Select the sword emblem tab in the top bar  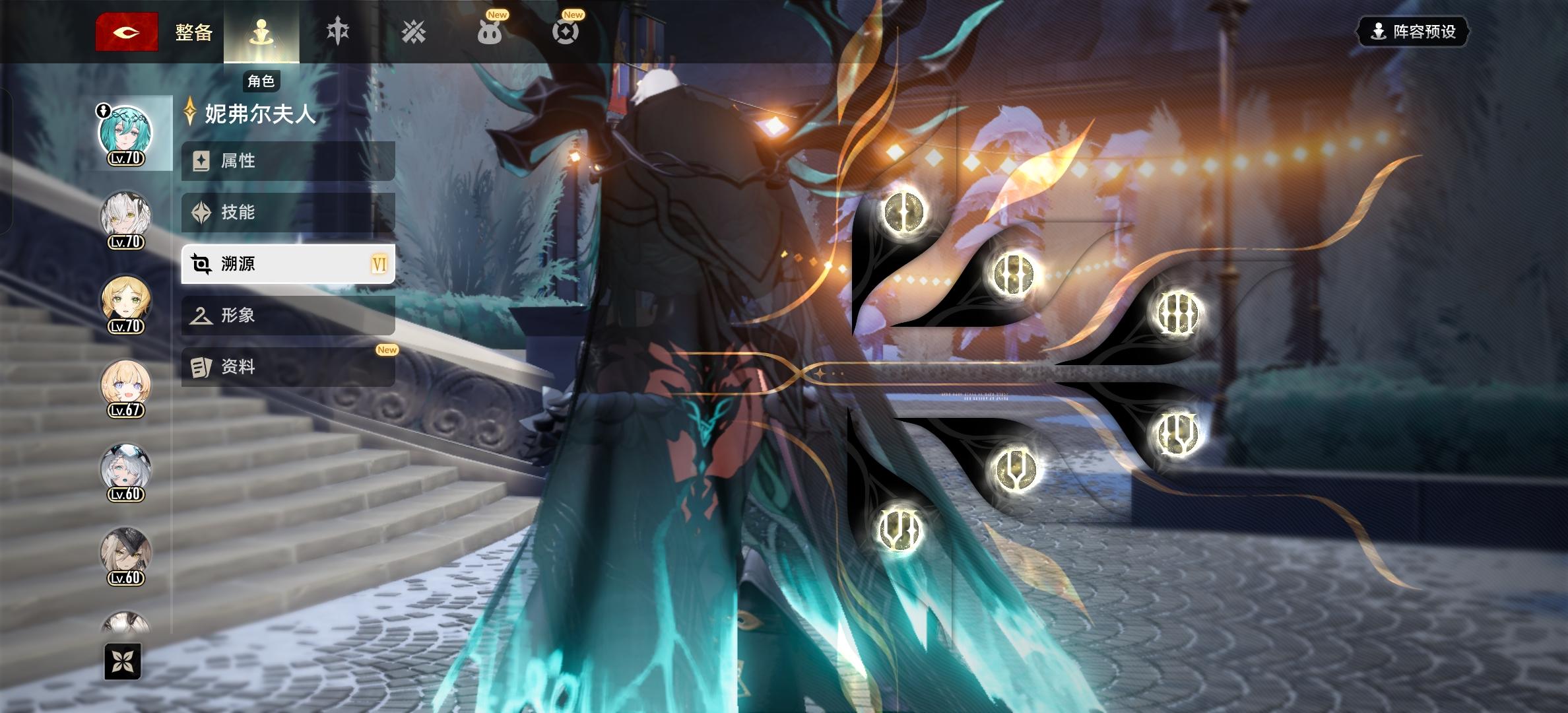coord(337,30)
